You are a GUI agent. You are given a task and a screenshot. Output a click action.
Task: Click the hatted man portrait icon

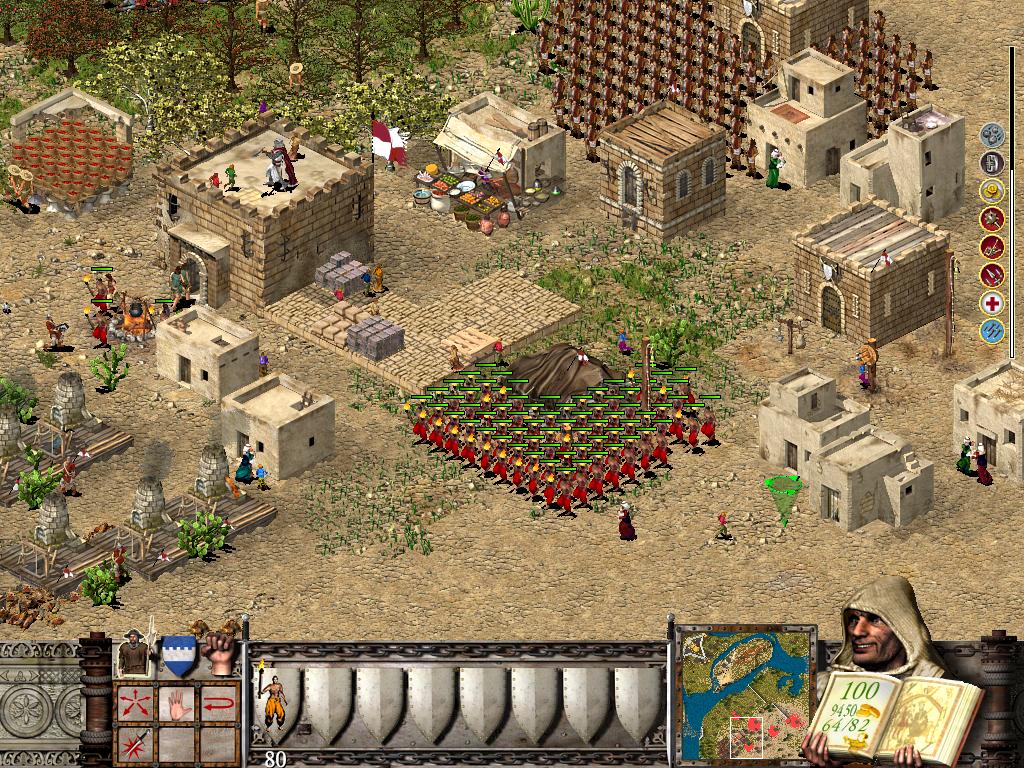click(134, 653)
